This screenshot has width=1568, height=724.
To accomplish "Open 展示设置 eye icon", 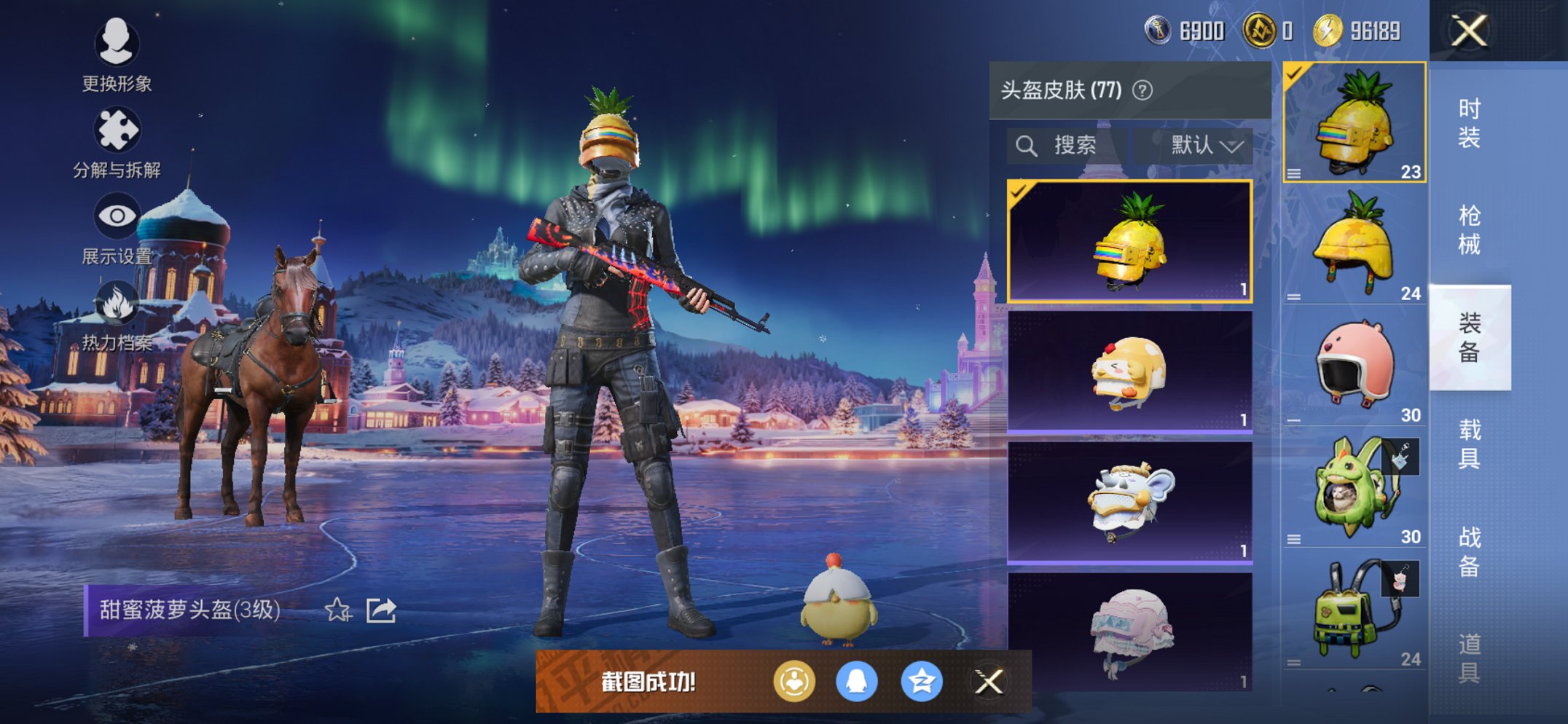I will (118, 213).
